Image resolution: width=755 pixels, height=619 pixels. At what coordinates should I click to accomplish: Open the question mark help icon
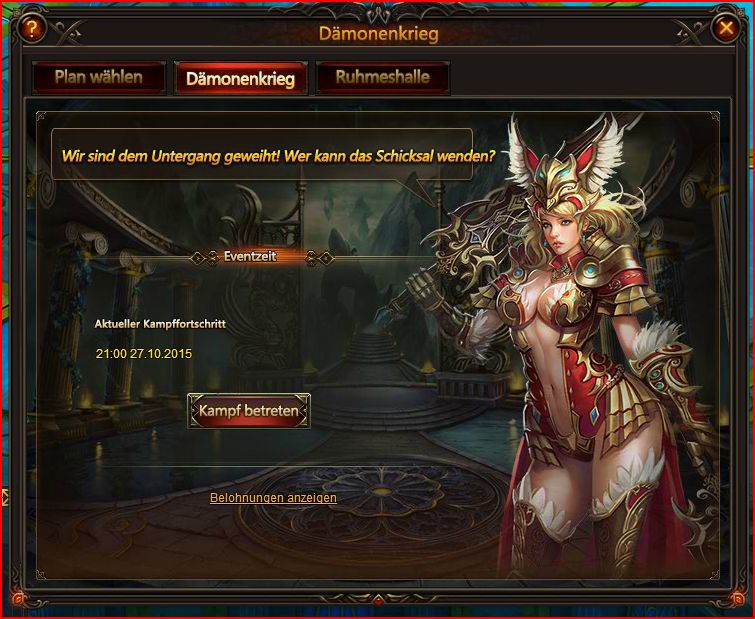31,29
